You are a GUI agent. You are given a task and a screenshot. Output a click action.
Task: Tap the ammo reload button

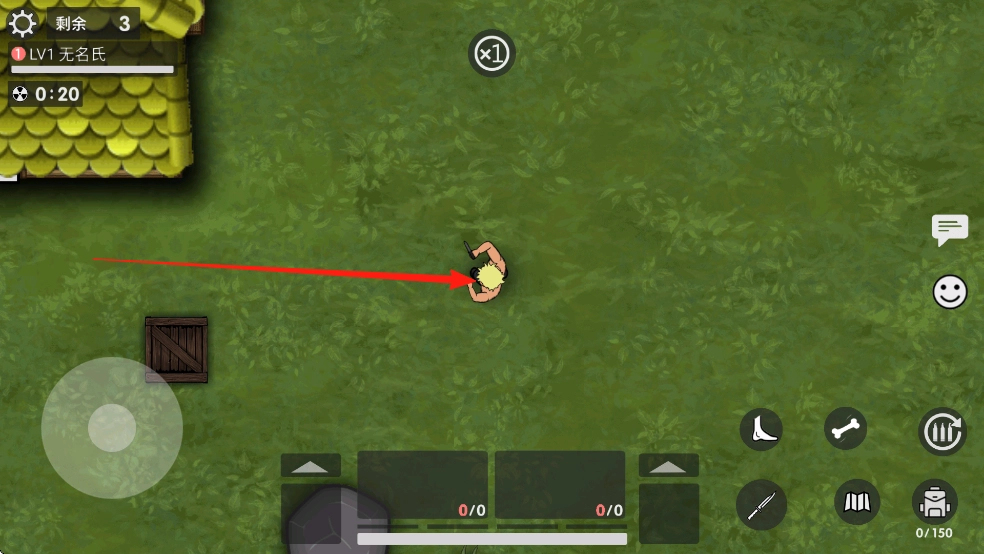[941, 432]
